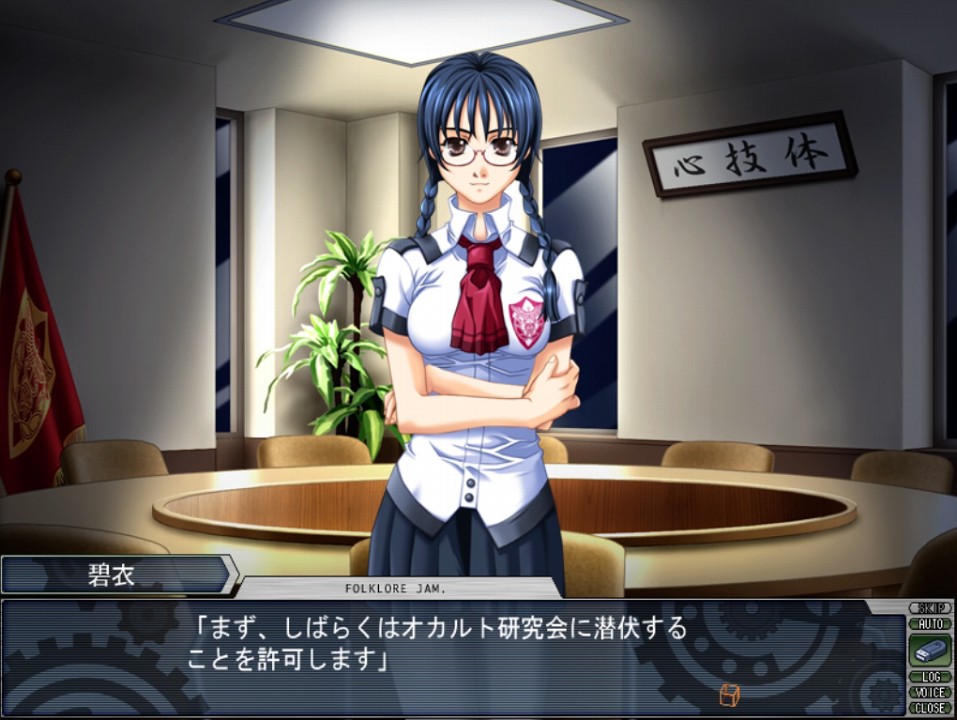The image size is (957, 720).
Task: Replay the line with the VOICE button
Action: tap(929, 692)
